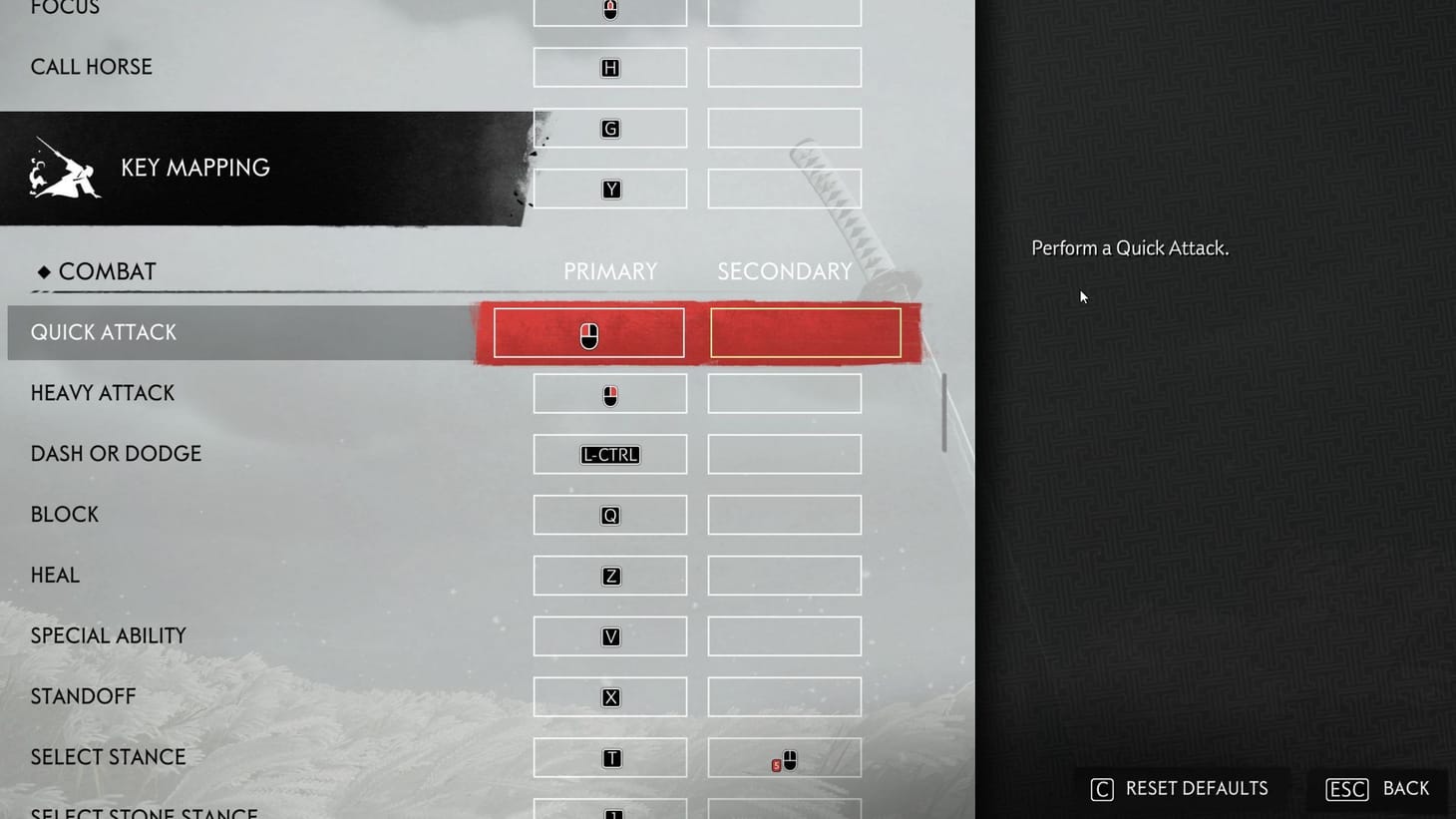Image resolution: width=1456 pixels, height=819 pixels.
Task: Click the Back button
Action: [1377, 788]
